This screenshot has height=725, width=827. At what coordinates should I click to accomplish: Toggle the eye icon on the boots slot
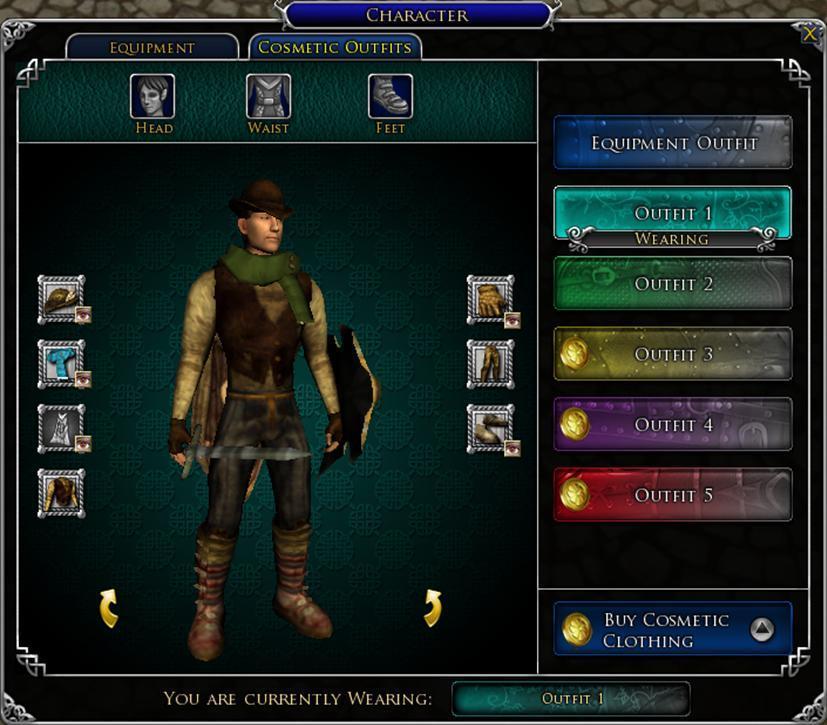(x=512, y=447)
